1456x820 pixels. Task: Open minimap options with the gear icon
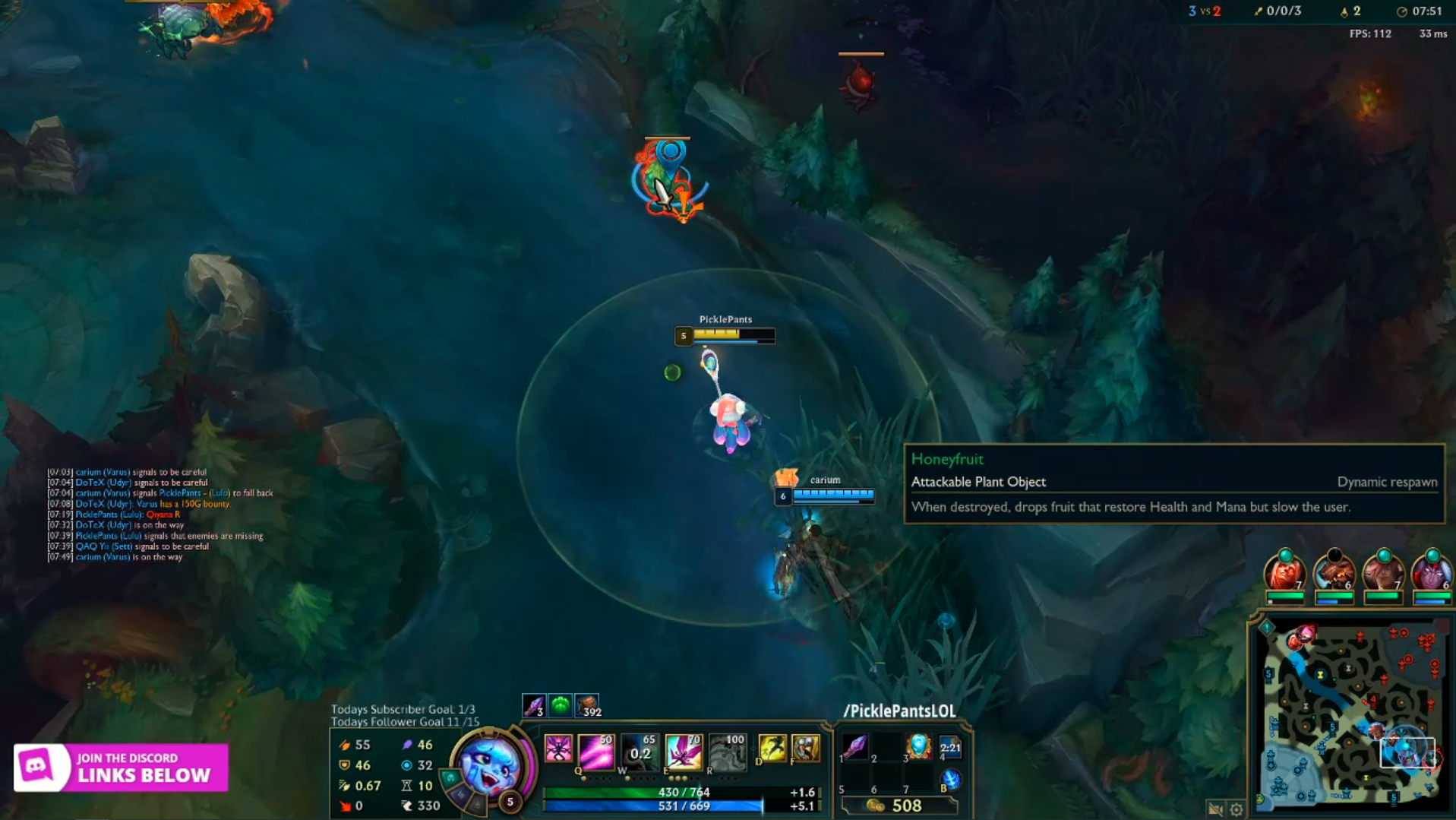[x=1236, y=809]
